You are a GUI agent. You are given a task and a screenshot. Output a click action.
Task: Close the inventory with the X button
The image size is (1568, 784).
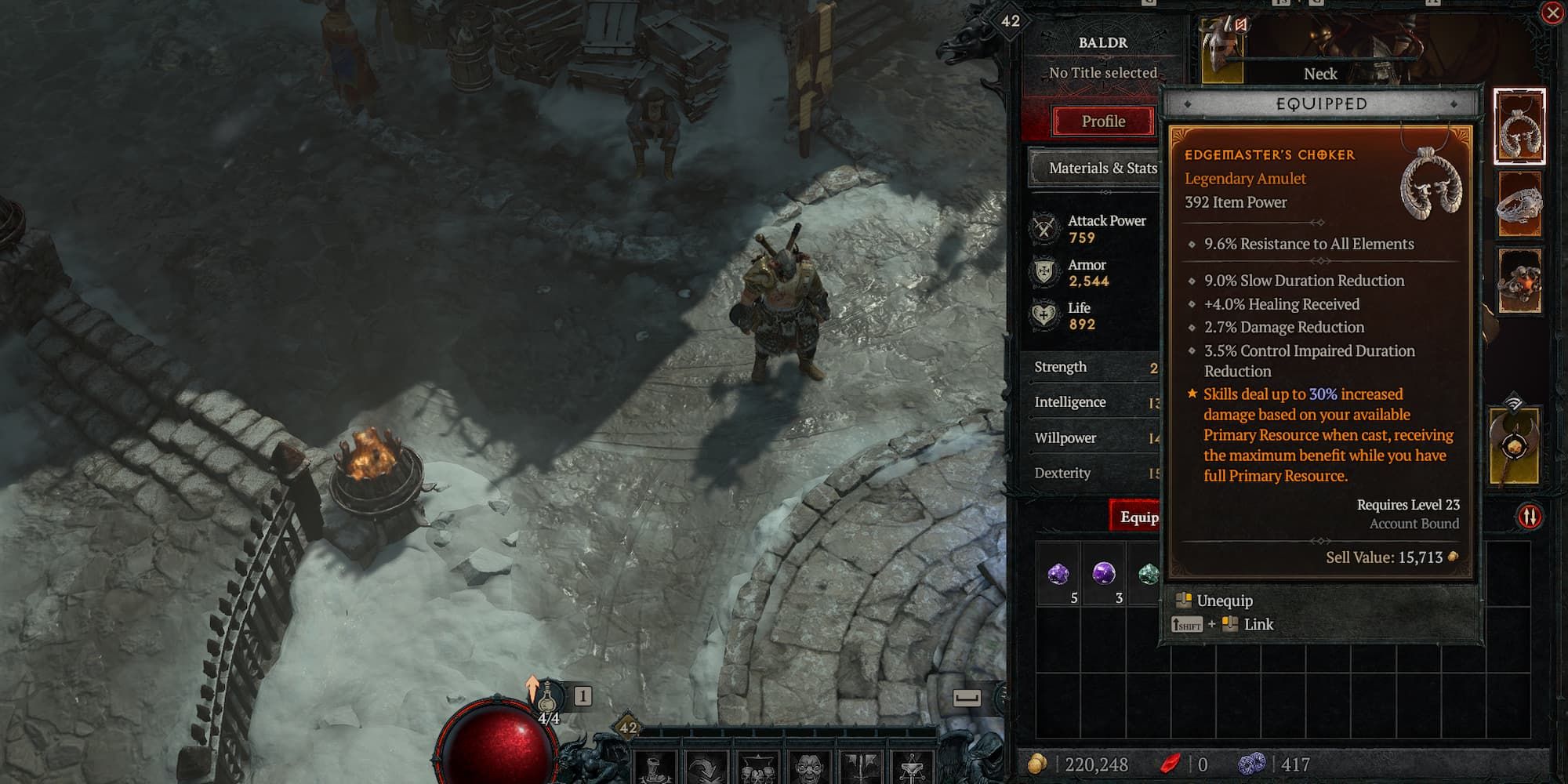pos(1552,13)
